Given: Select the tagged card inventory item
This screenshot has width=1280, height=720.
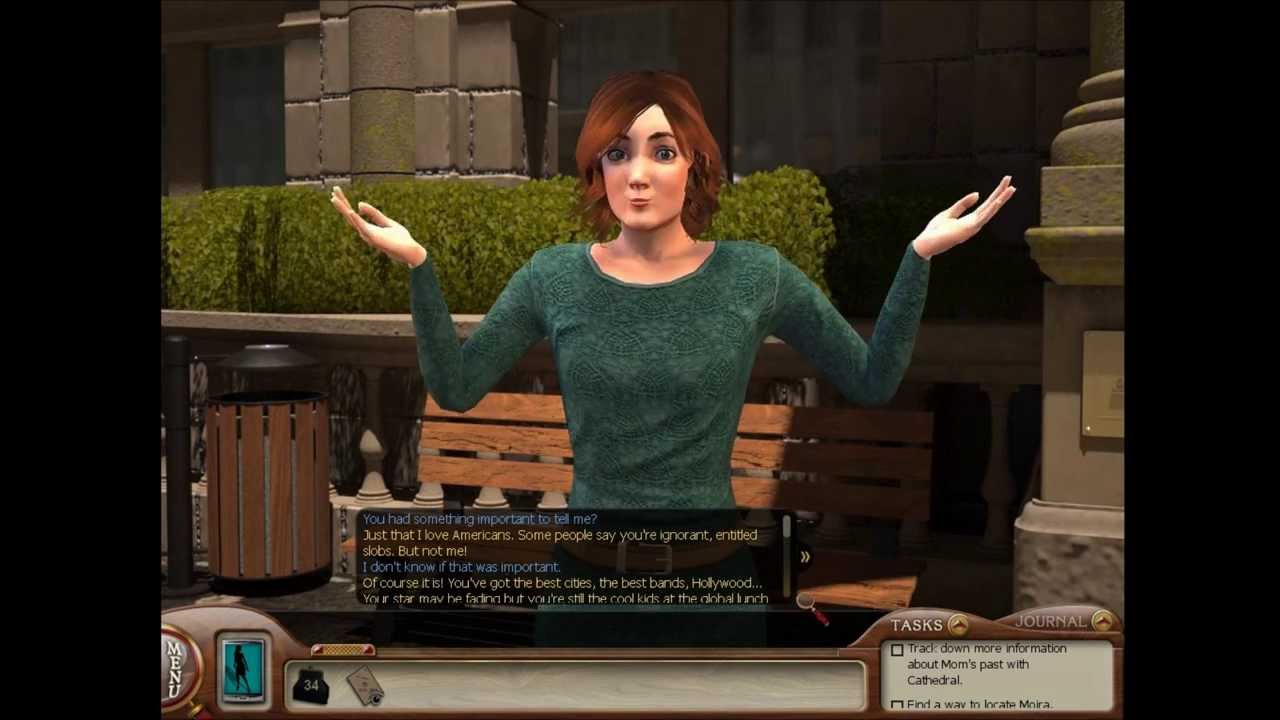Looking at the screenshot, I should pos(364,685).
